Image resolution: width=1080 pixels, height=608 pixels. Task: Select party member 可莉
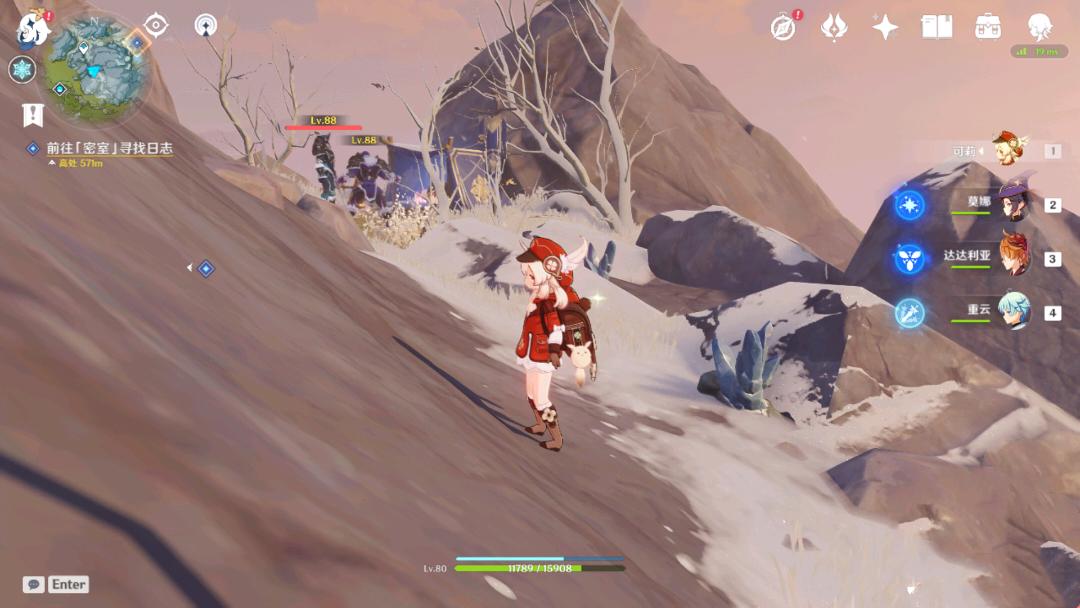pos(1012,150)
